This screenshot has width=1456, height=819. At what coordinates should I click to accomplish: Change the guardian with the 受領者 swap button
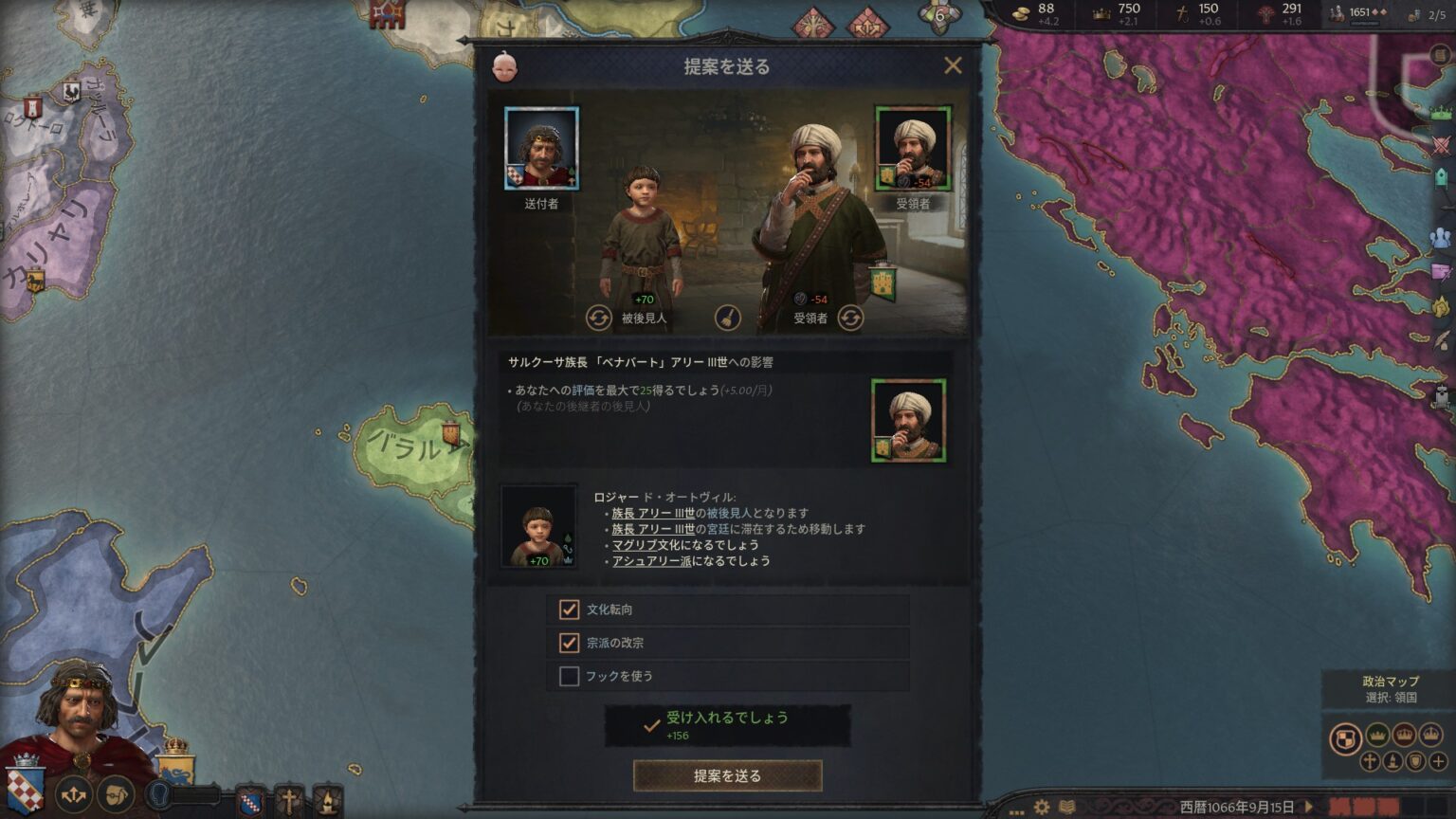(x=850, y=318)
